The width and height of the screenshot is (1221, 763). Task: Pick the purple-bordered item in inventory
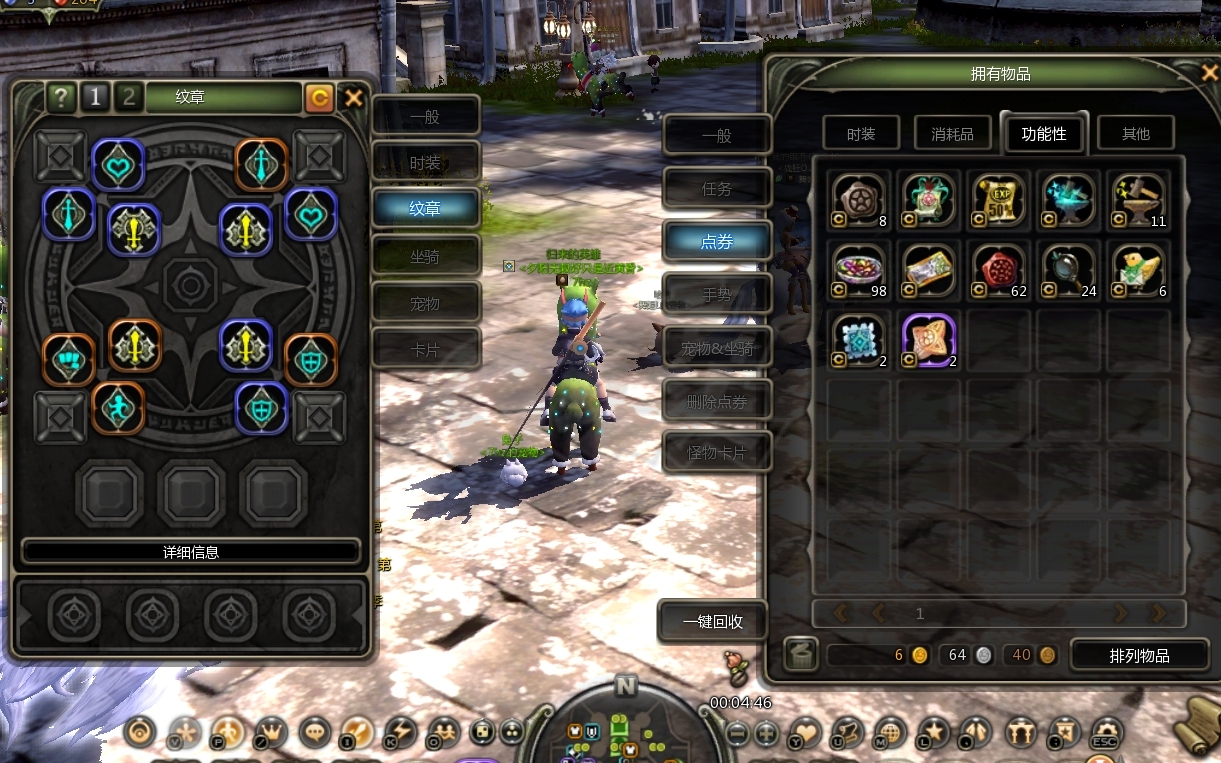click(928, 337)
